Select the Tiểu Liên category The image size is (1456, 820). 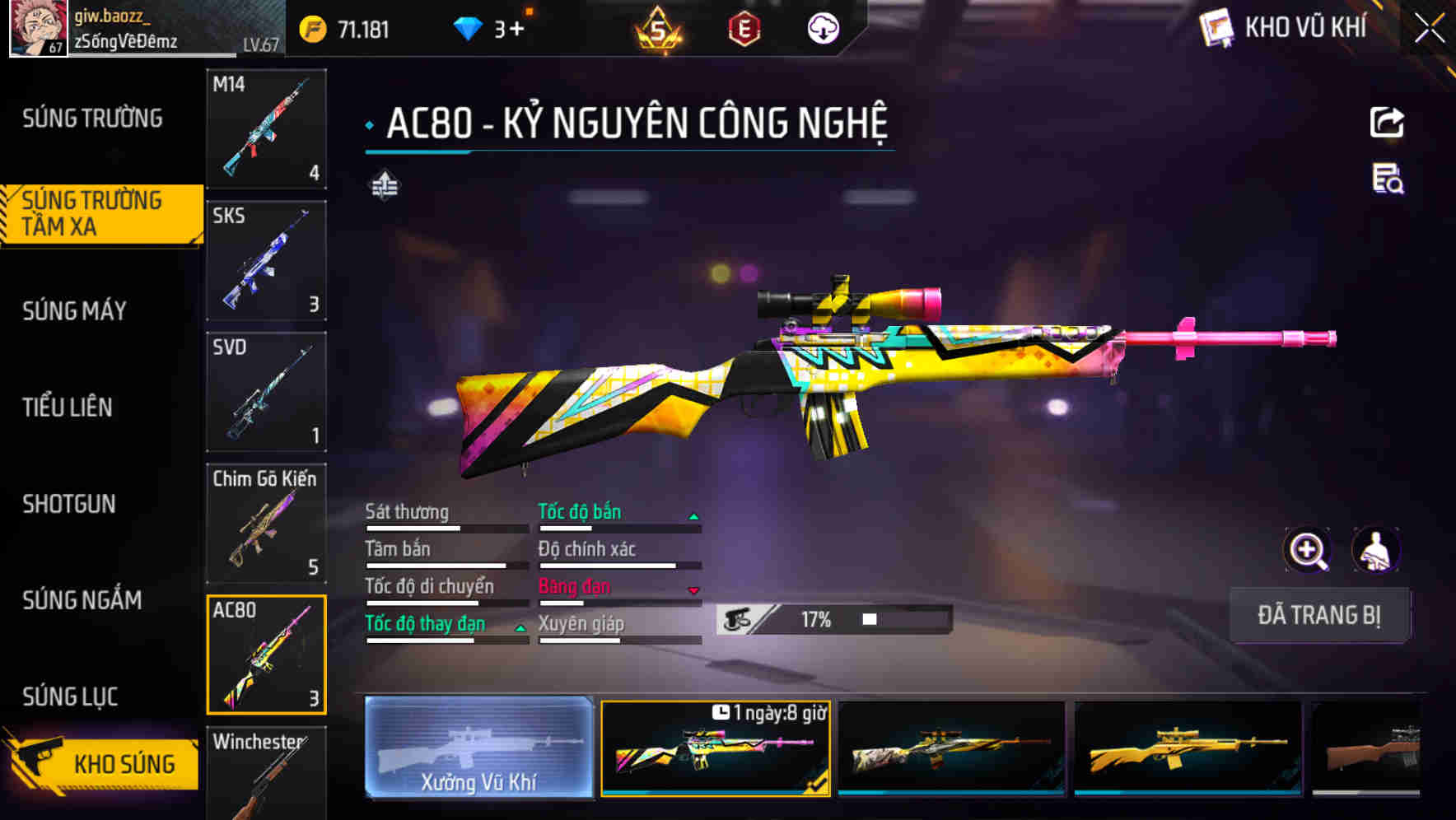click(x=68, y=407)
